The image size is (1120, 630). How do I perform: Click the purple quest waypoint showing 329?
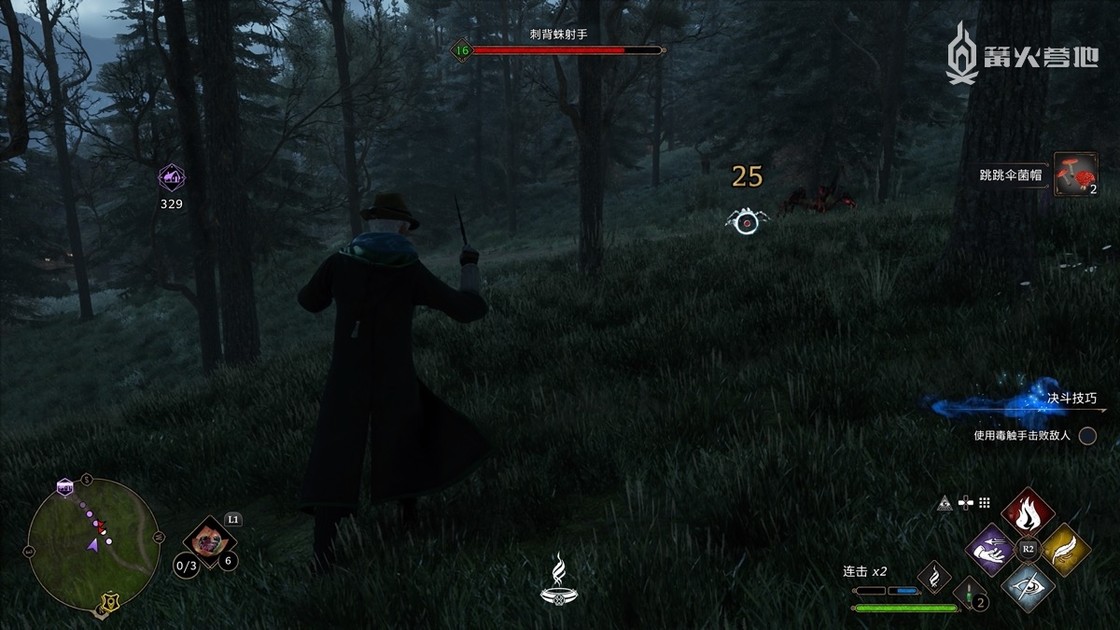171,179
